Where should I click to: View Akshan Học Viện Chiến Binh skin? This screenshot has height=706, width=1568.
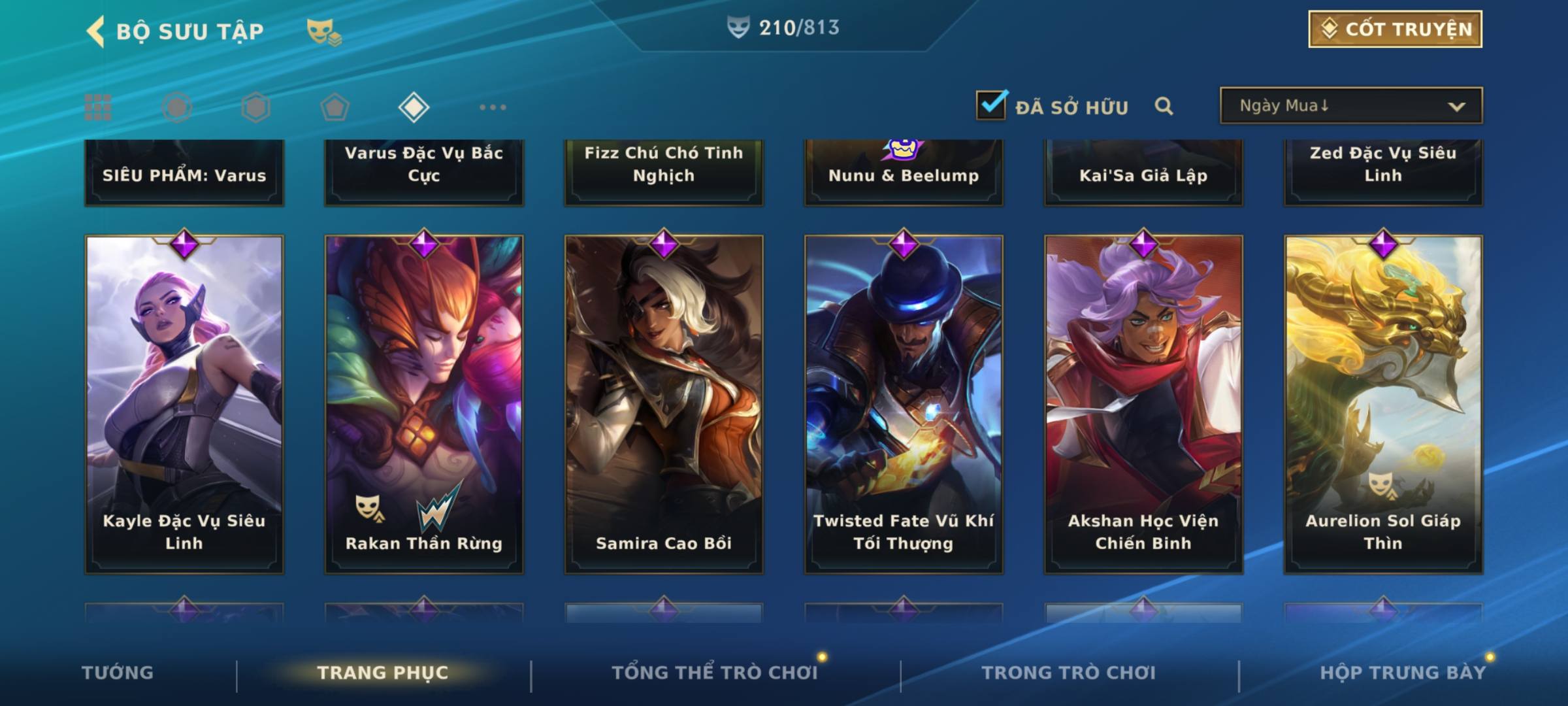[1143, 404]
